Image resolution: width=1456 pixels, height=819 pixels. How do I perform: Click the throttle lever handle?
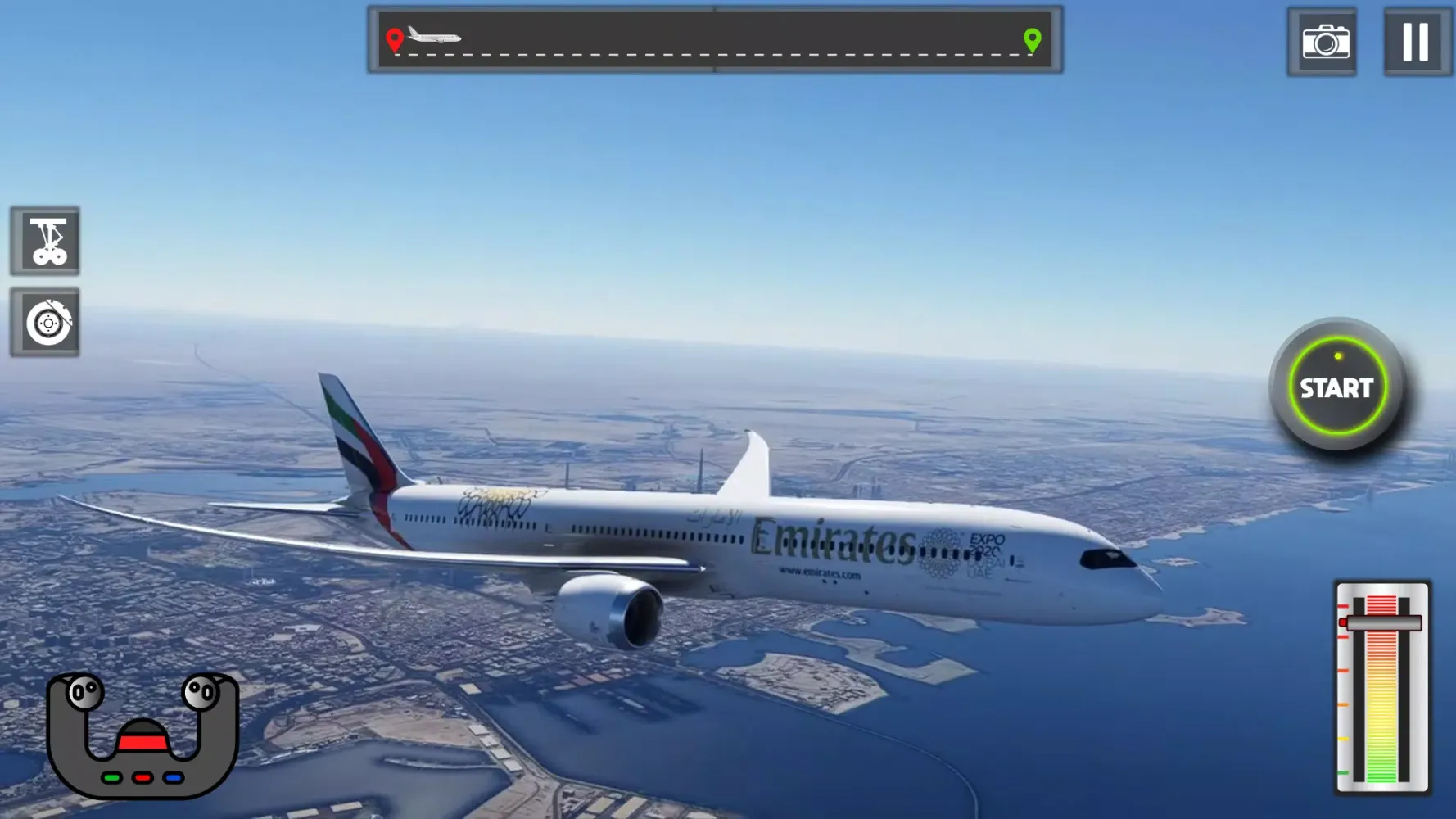click(x=1382, y=623)
